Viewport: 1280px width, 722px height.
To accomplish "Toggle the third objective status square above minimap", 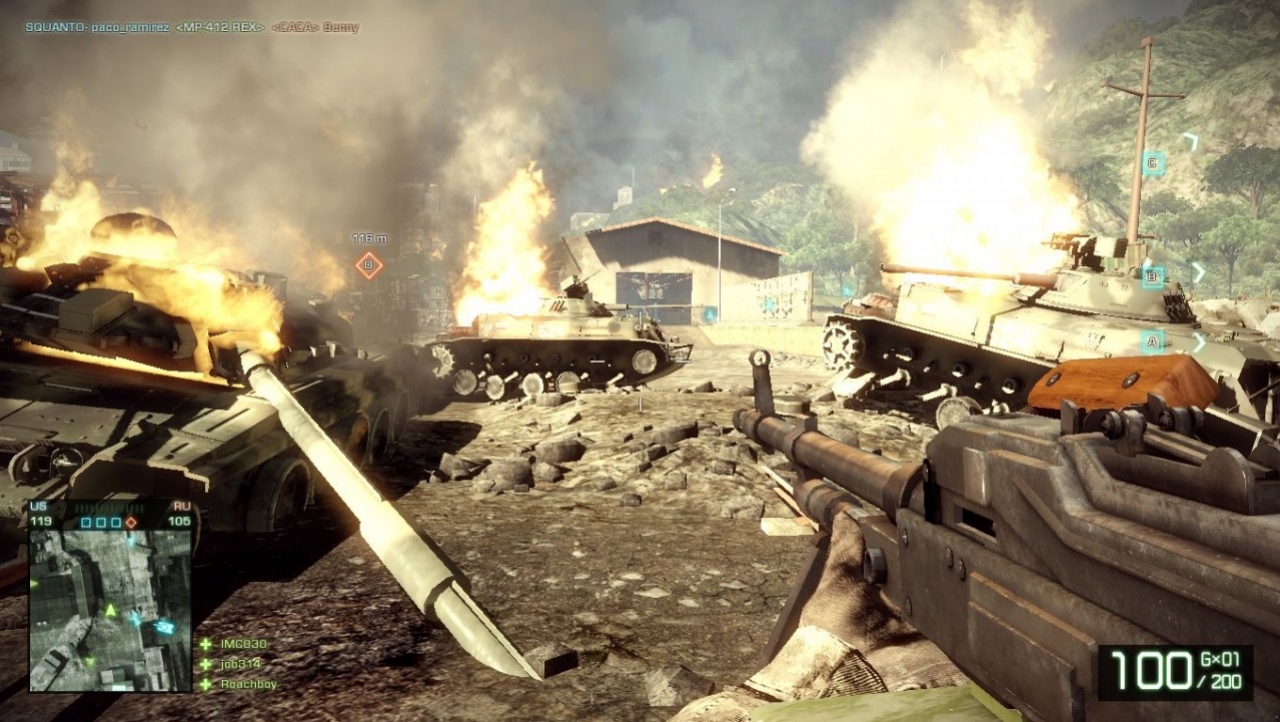I will coord(116,522).
